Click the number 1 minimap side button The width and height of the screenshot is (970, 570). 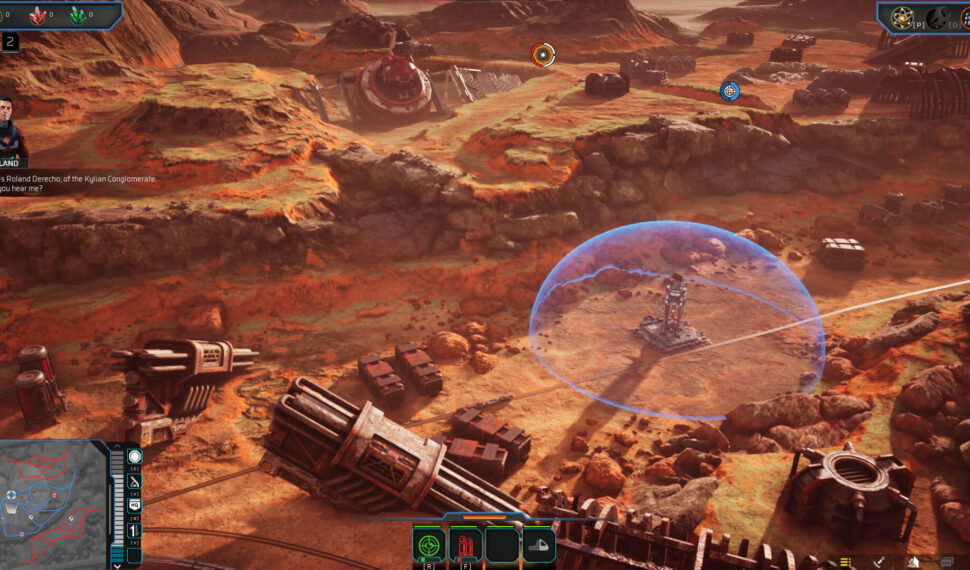pos(135,530)
